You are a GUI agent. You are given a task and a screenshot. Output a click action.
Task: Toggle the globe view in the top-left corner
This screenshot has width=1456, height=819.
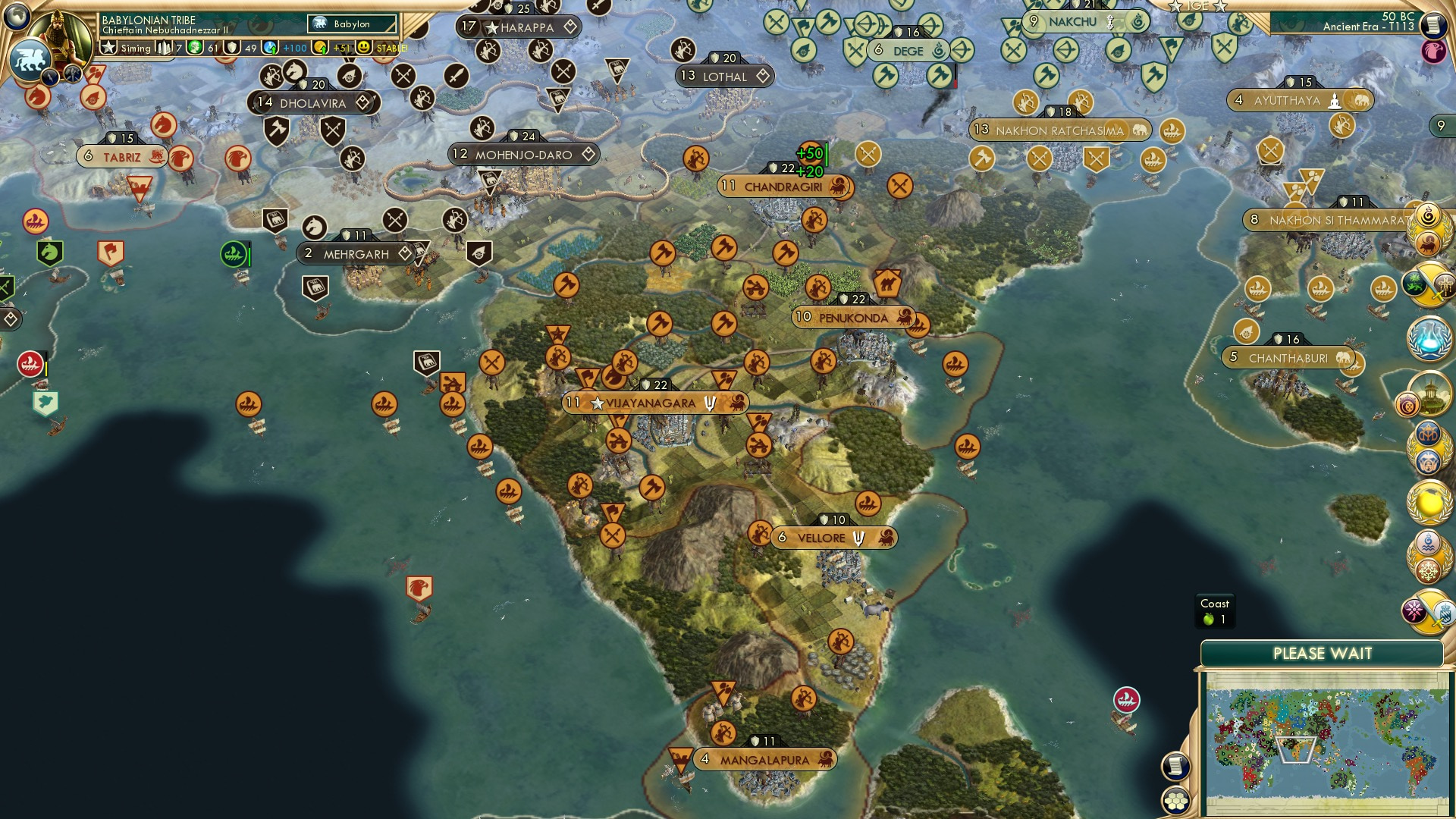[17, 17]
